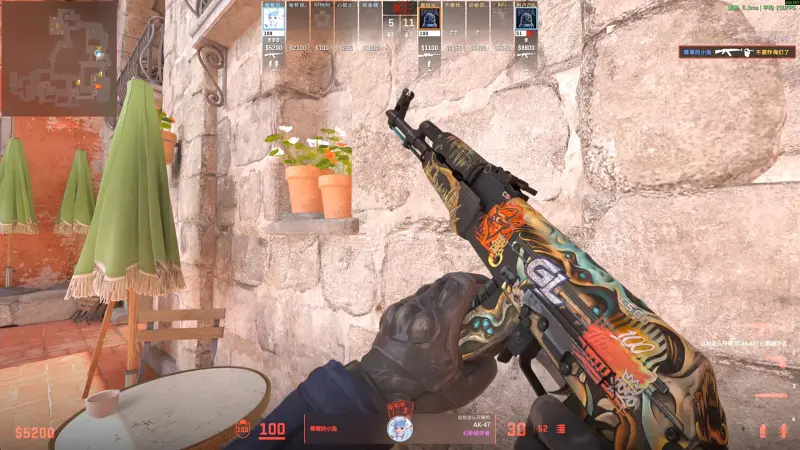
Task: Select the orange-bordered penguin avatar in the top bar
Action: [429, 19]
